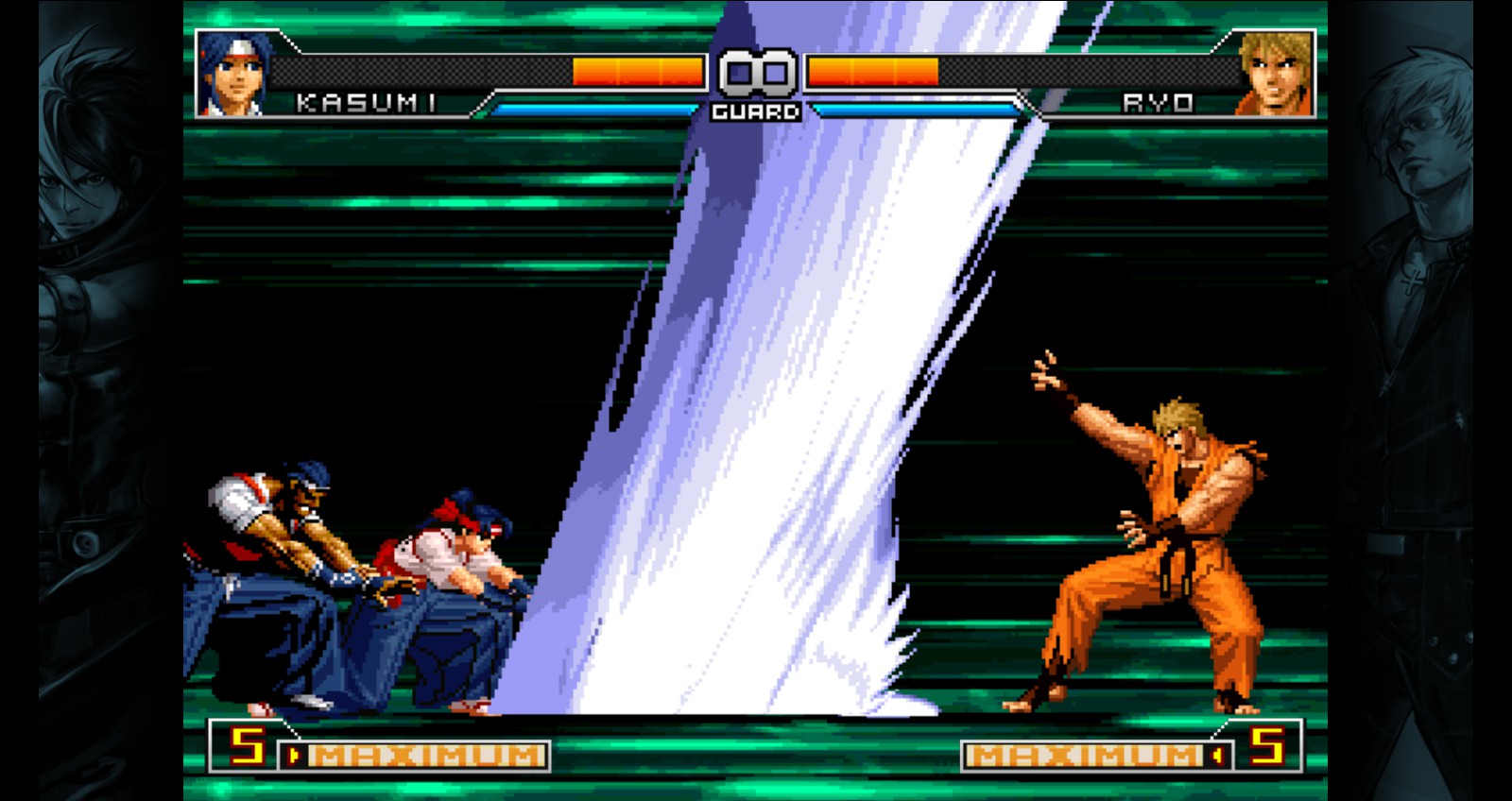Expand the arrow beside right MAXIMUM meter

[1216, 755]
